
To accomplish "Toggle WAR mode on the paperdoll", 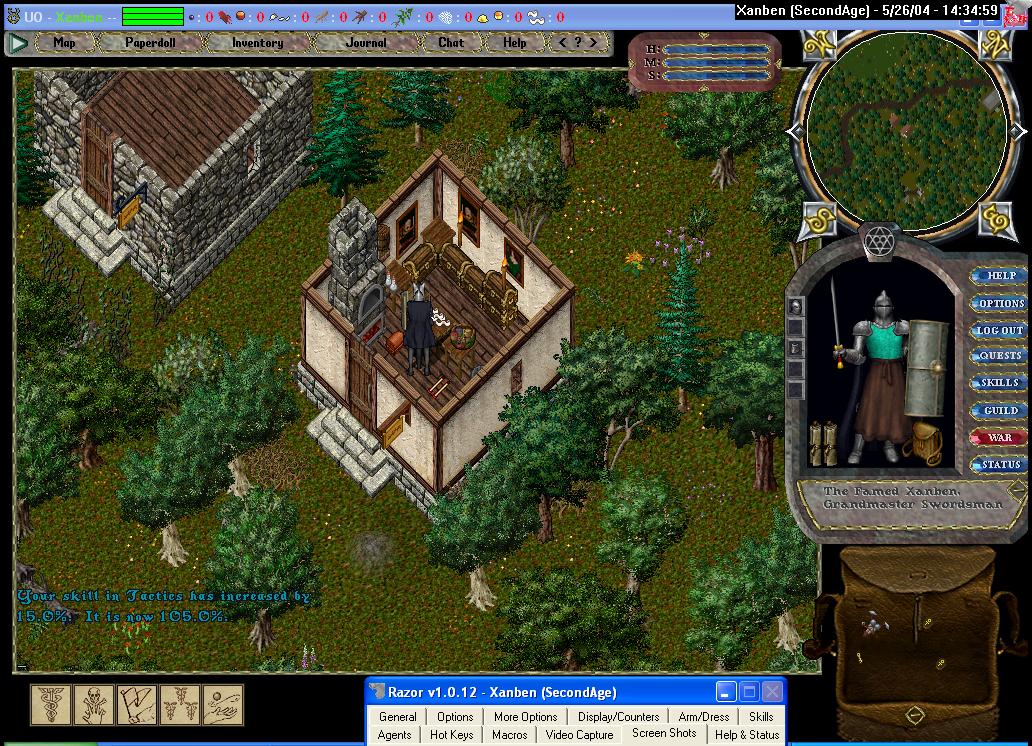I will point(1000,437).
